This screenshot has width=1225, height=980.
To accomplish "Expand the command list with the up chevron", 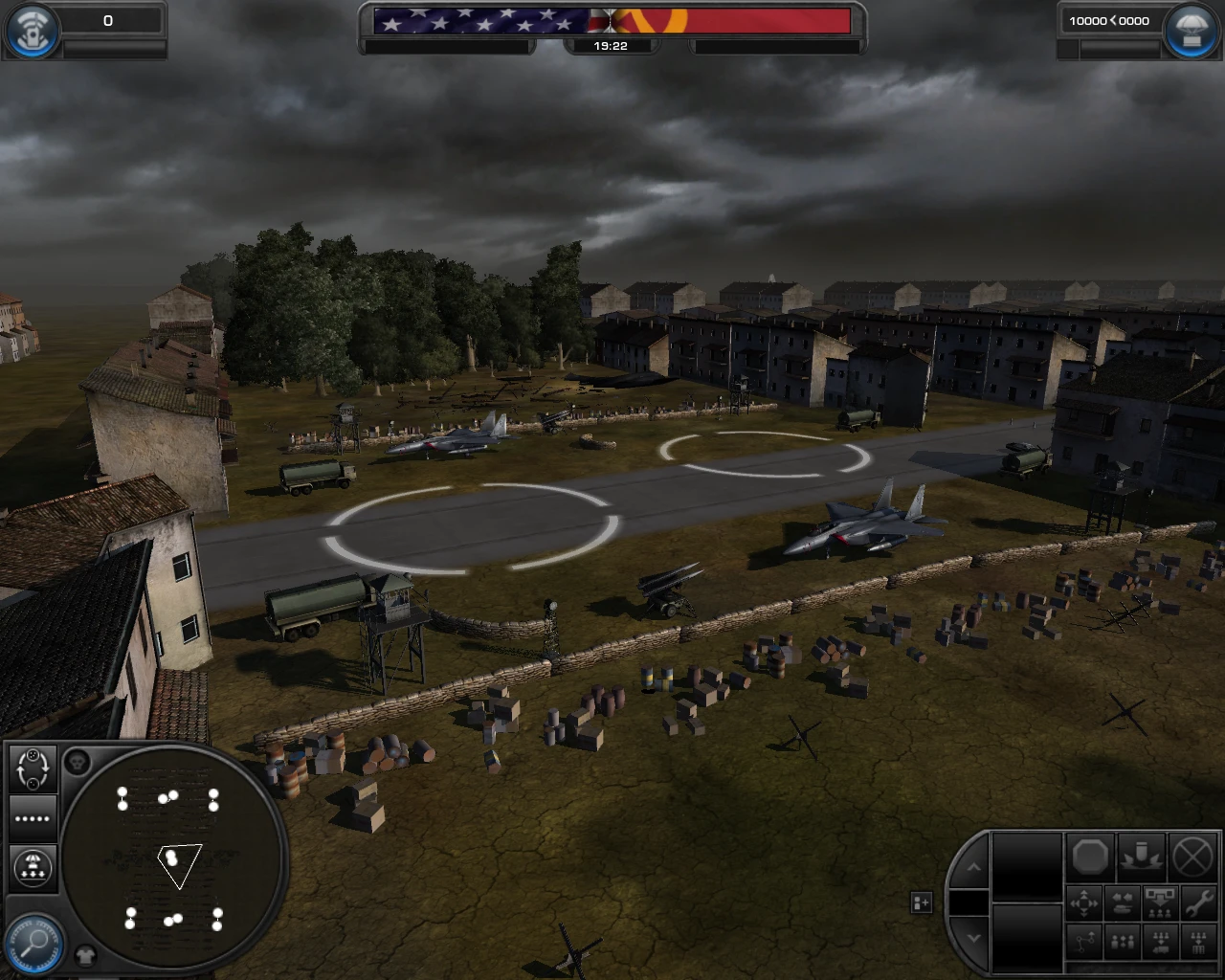I will [974, 867].
